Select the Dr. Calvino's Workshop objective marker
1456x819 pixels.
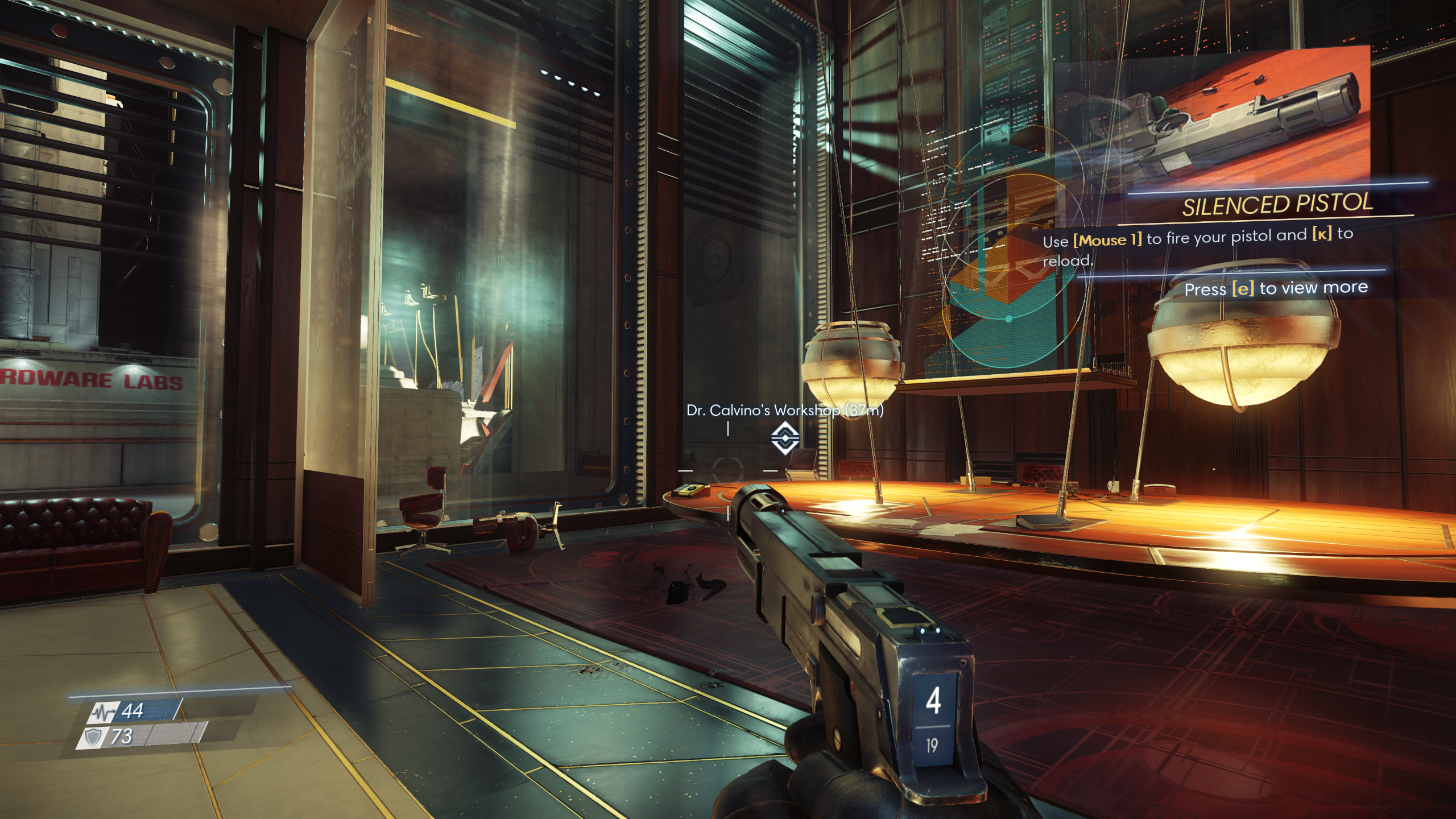pyautogui.click(x=785, y=438)
